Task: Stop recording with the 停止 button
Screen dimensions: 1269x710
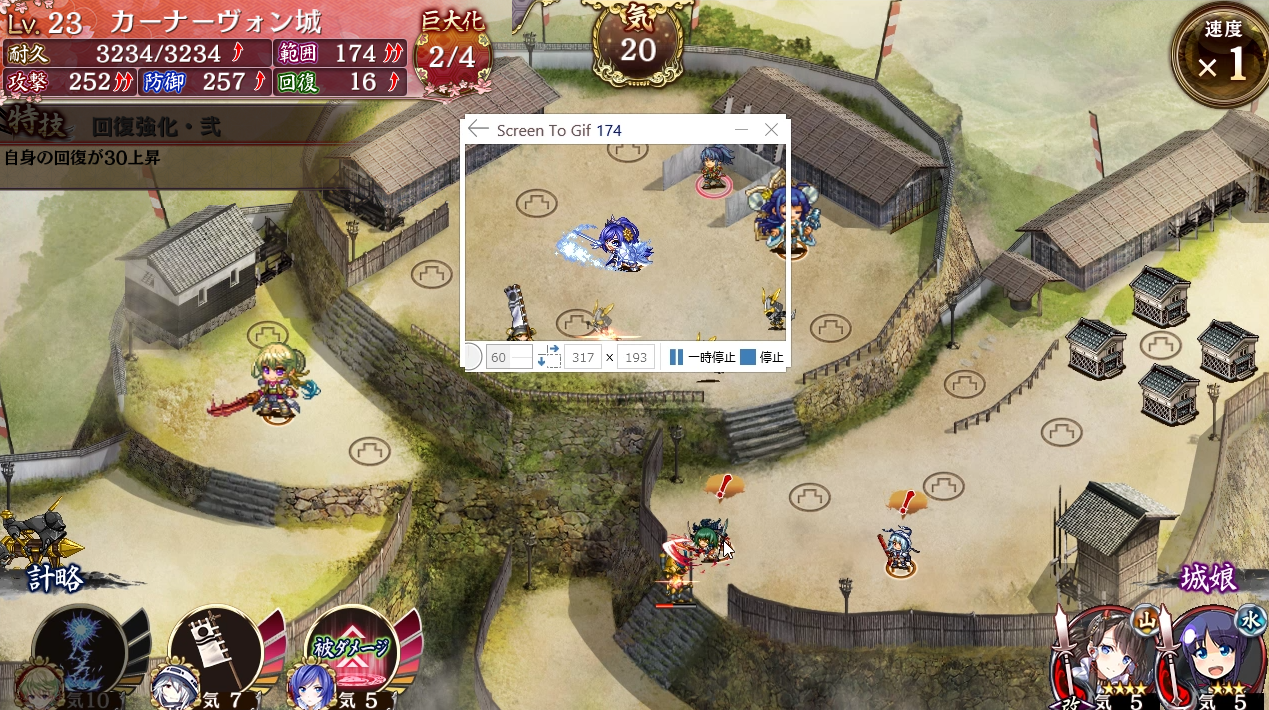Action: tap(762, 357)
